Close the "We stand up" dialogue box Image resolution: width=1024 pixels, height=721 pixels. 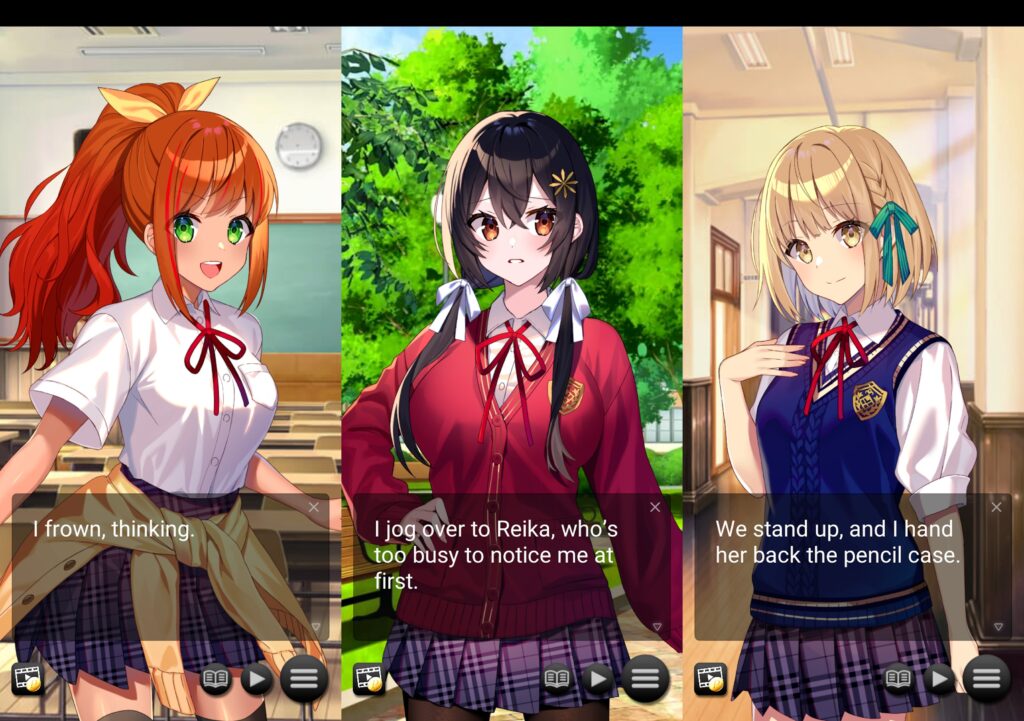coord(996,508)
